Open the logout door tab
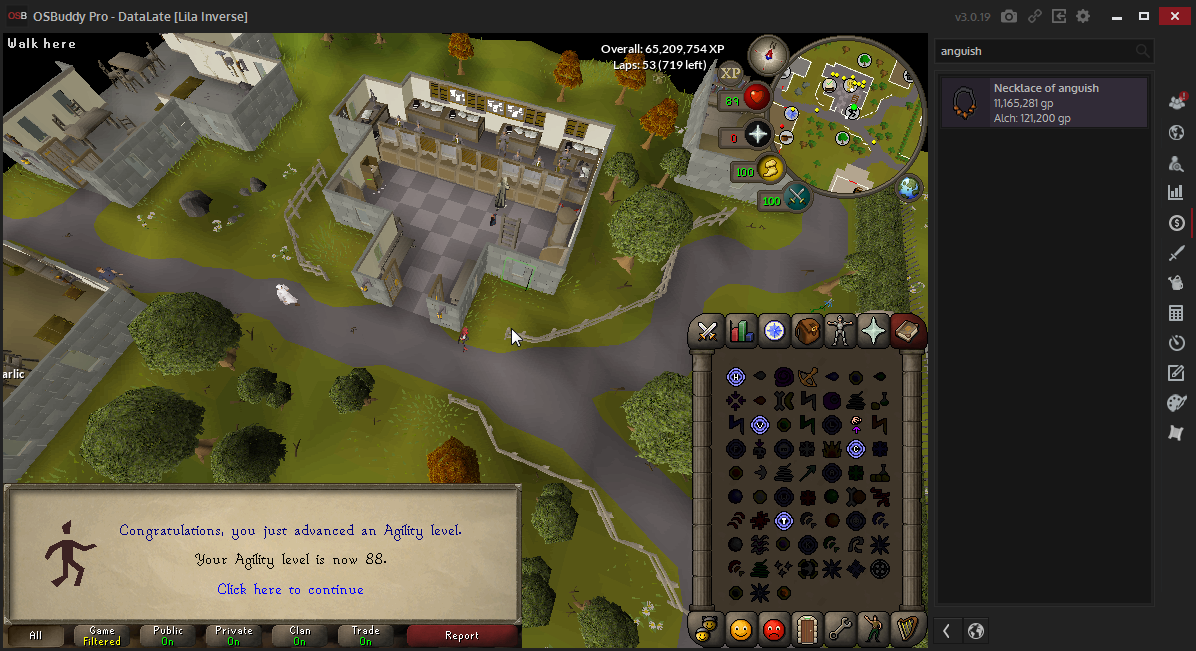Screen dimensions: 1196x651 [x=806, y=630]
